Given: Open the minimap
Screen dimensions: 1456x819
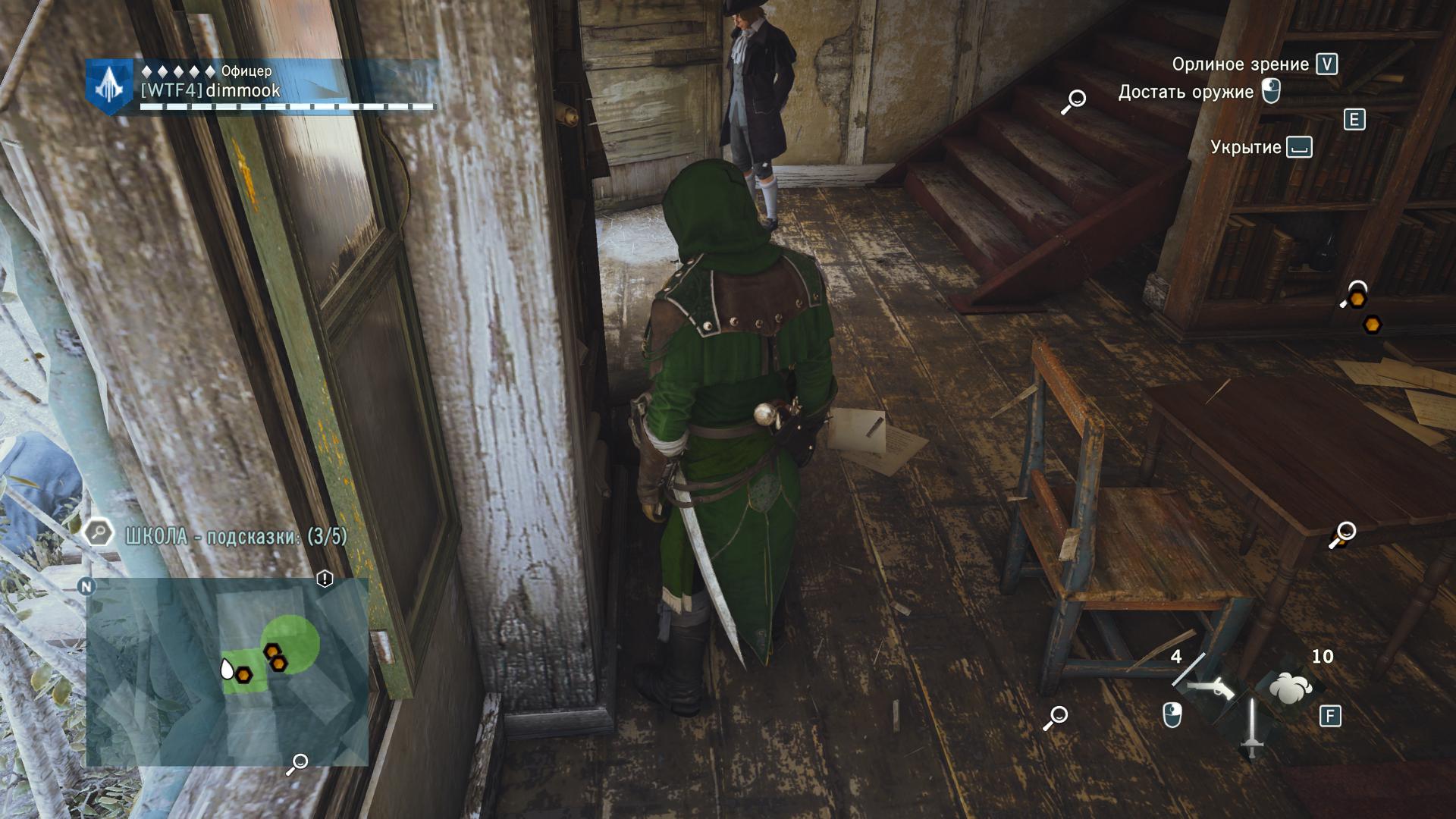Looking at the screenshot, I should [x=227, y=672].
